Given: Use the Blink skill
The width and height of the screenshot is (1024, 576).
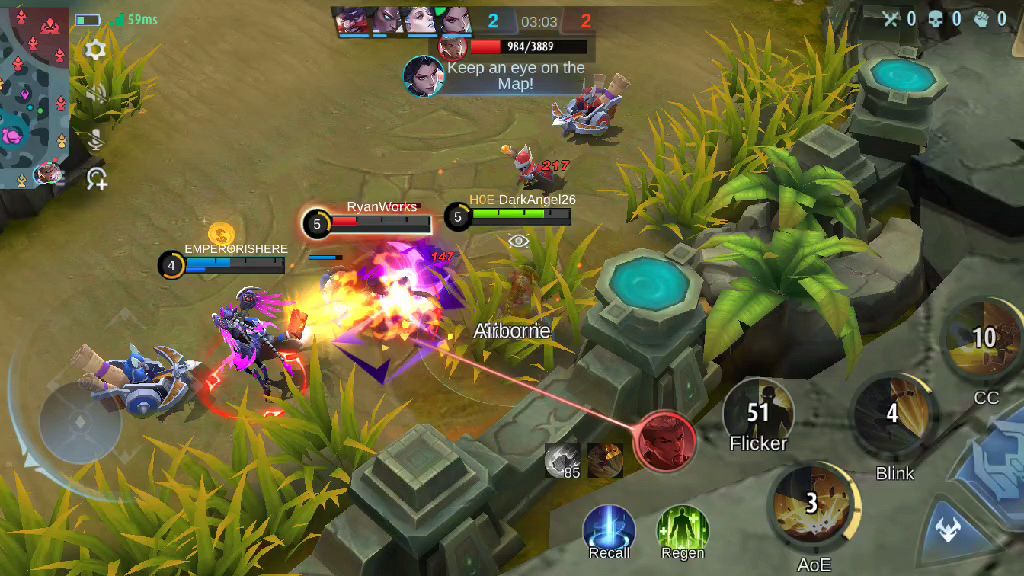Looking at the screenshot, I should pos(892,414).
